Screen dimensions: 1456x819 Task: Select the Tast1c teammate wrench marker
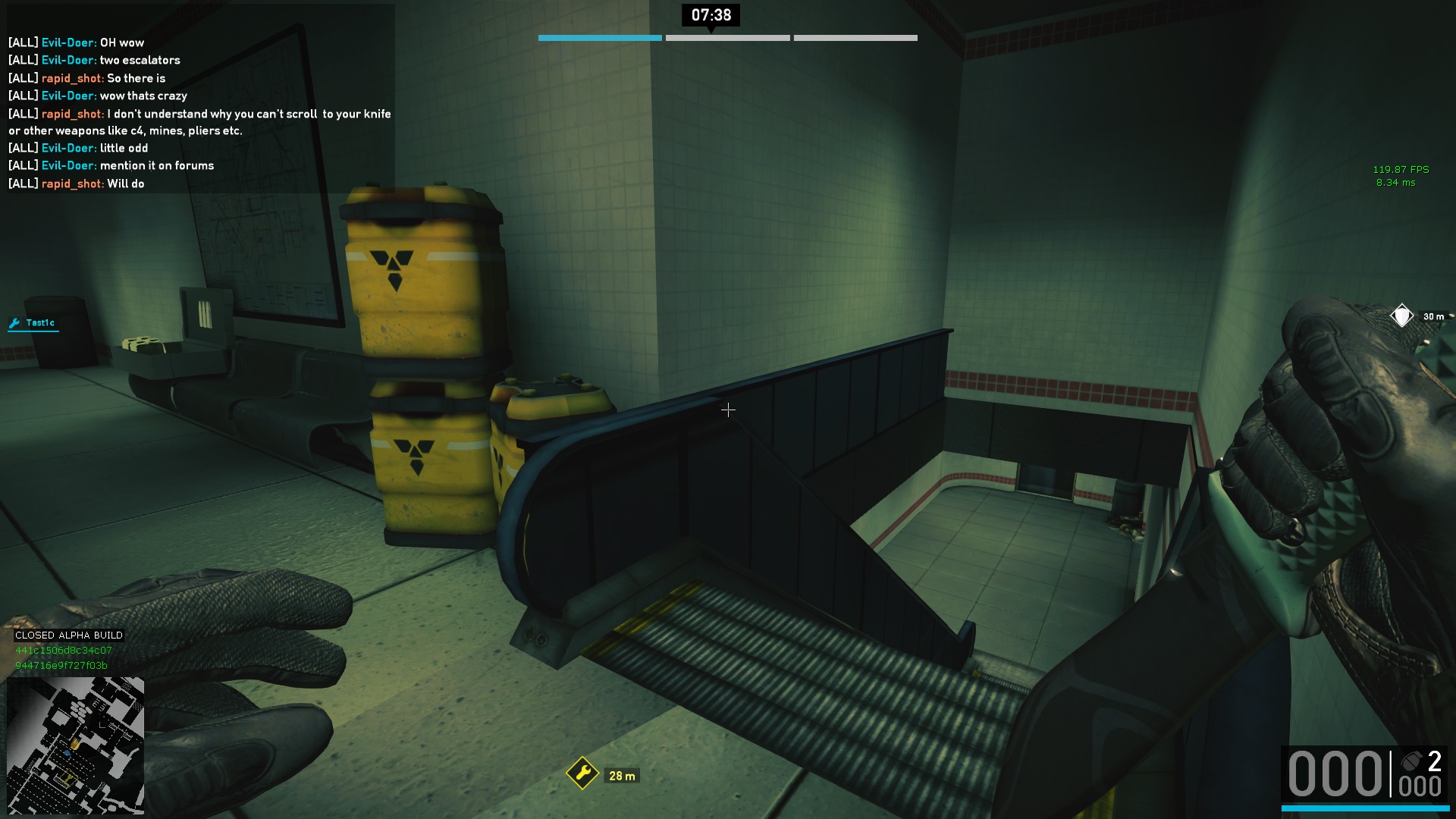(14, 324)
